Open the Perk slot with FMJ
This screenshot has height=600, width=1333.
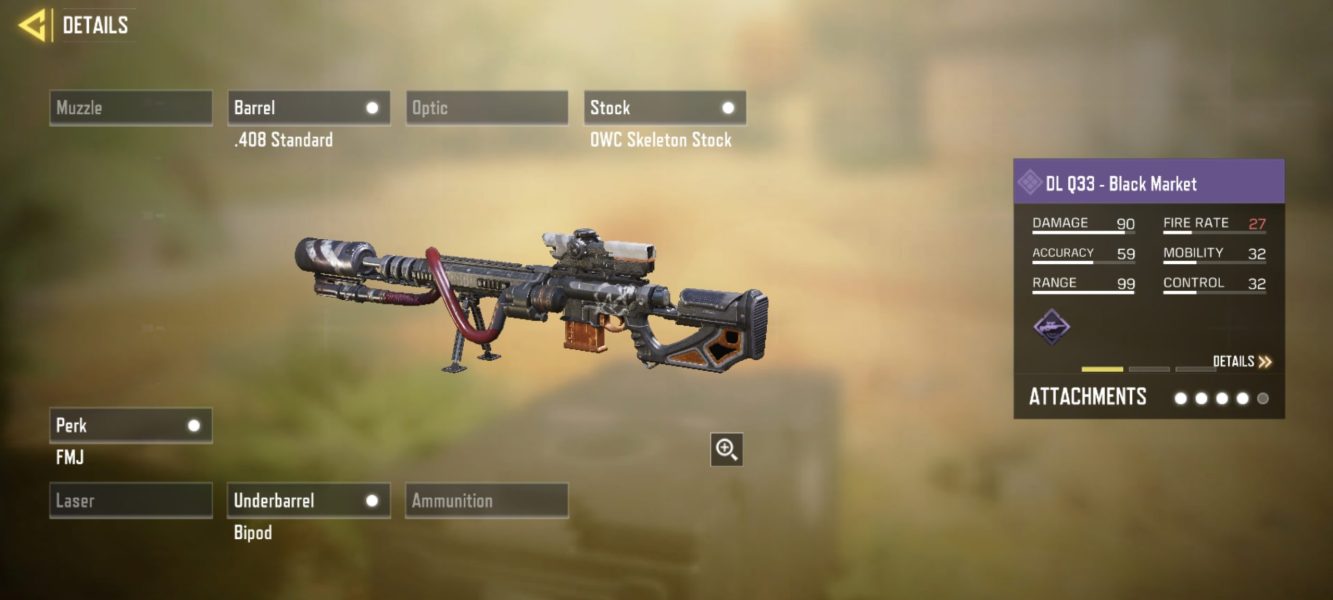[131, 426]
